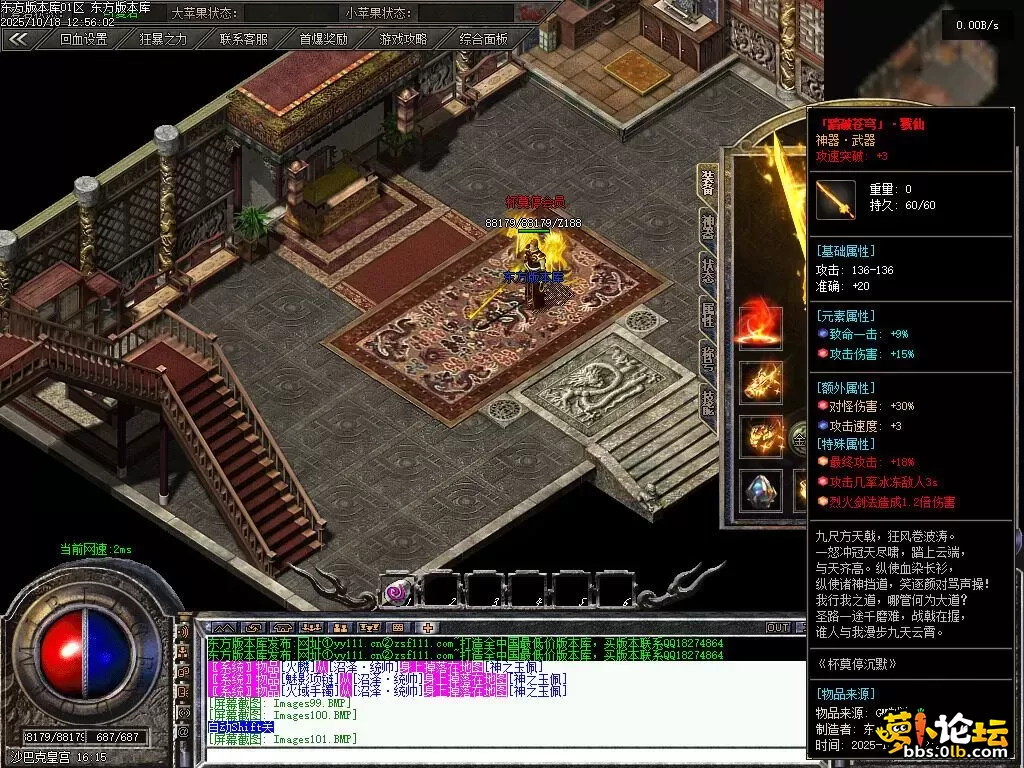The image size is (1024, 768).
Task: Click the 联系客服 button
Action: pos(244,40)
